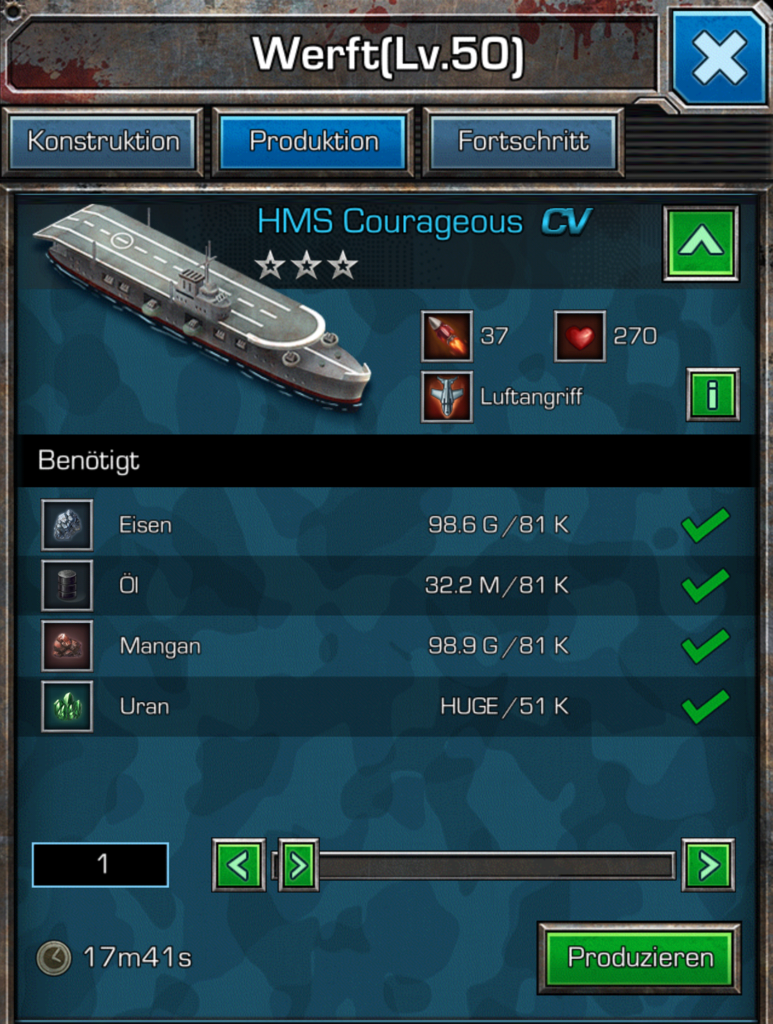
Task: Increase production quantity with the far-right arrow
Action: tap(708, 865)
